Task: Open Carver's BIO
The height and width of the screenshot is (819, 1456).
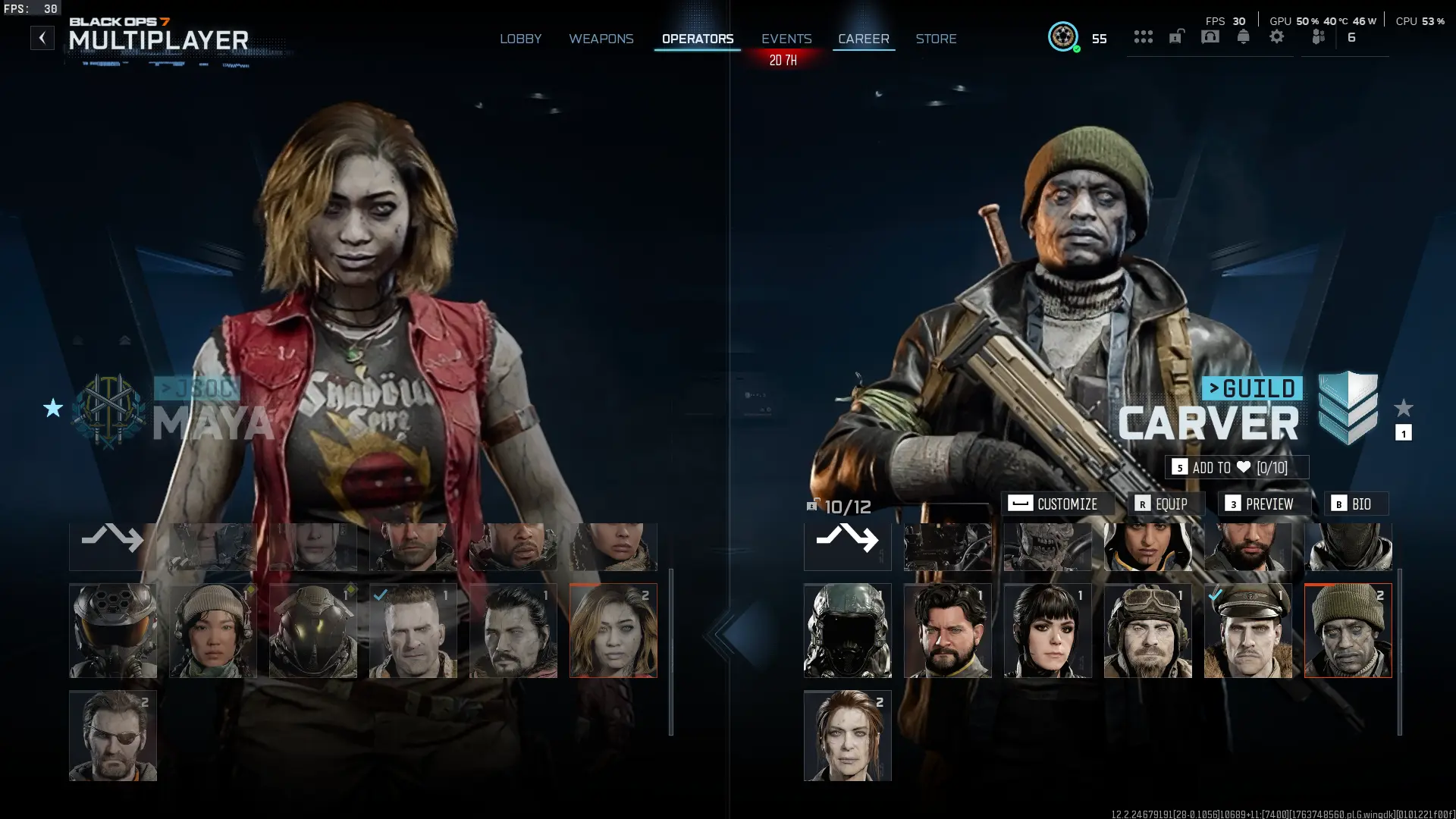Action: coord(1357,504)
